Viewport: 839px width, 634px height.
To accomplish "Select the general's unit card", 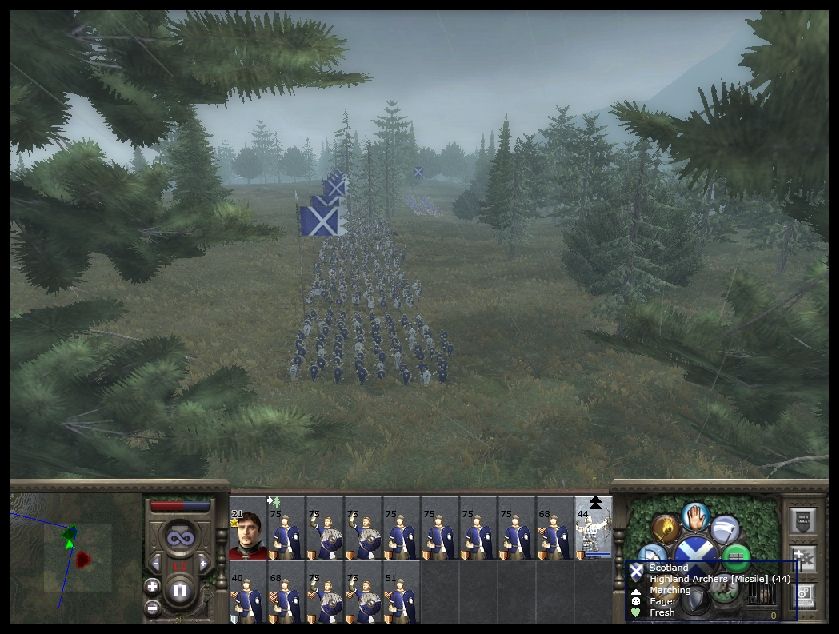I will [x=247, y=527].
